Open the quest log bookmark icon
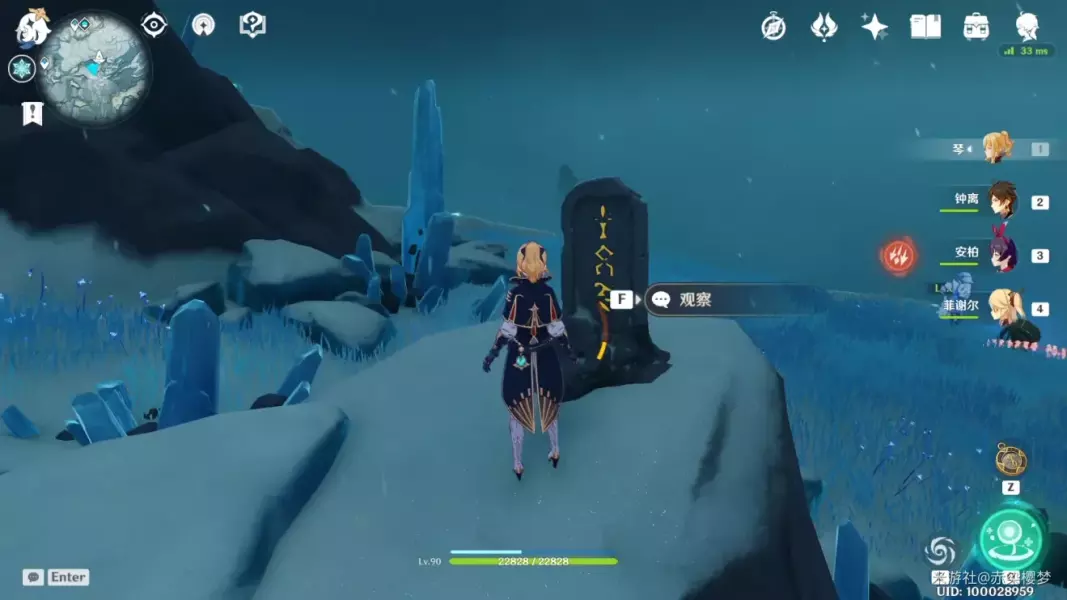Screen dimensions: 1067x600 [32, 113]
